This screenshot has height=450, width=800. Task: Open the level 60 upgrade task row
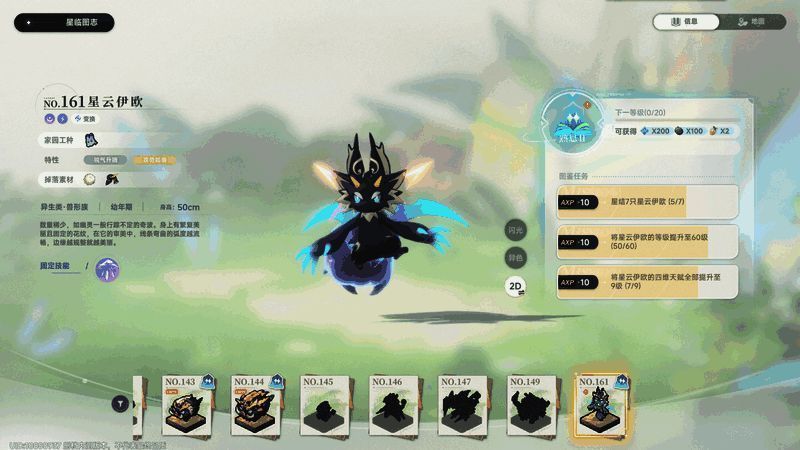pos(647,242)
